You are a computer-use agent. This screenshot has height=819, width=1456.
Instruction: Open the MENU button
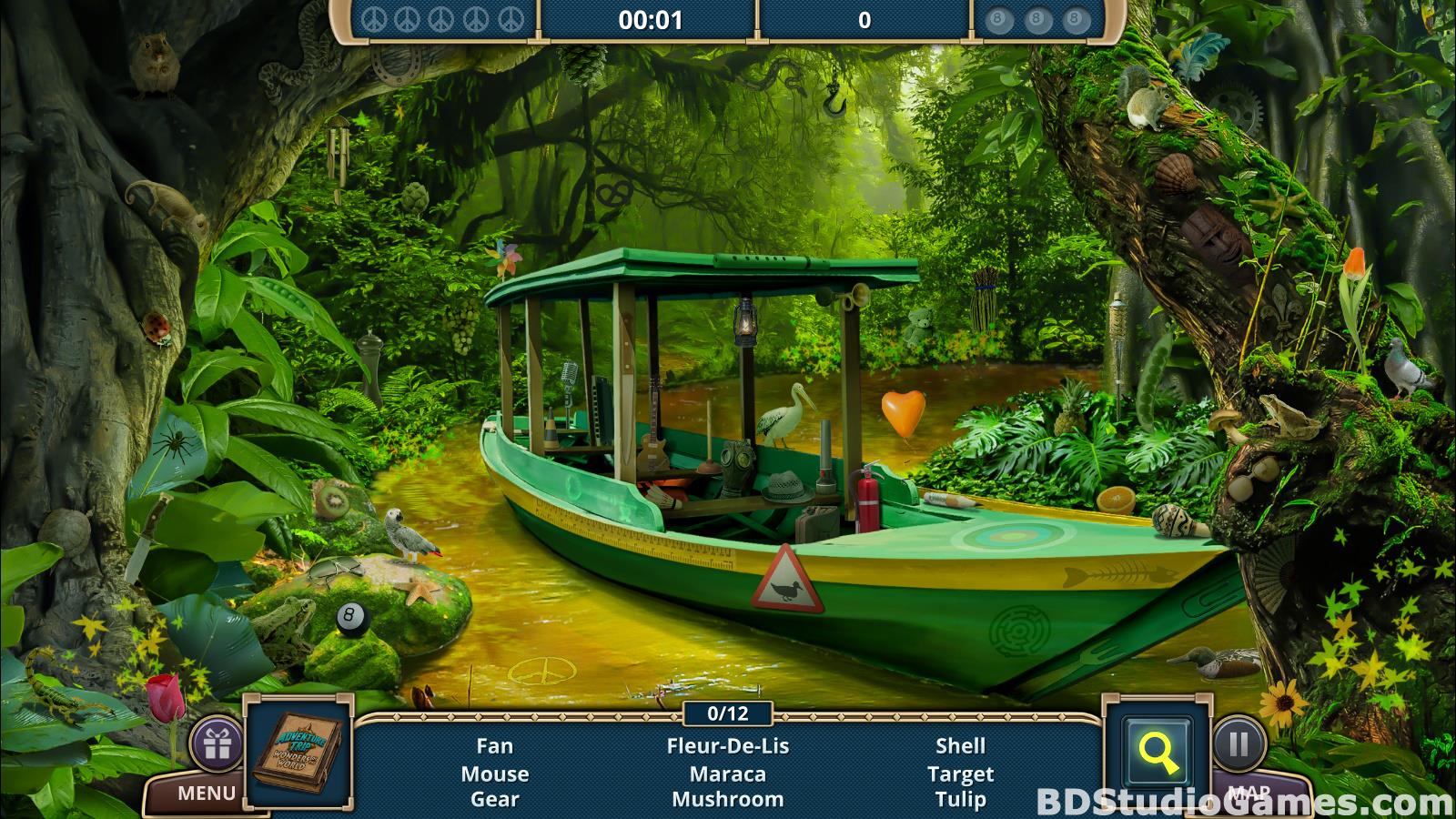(206, 793)
